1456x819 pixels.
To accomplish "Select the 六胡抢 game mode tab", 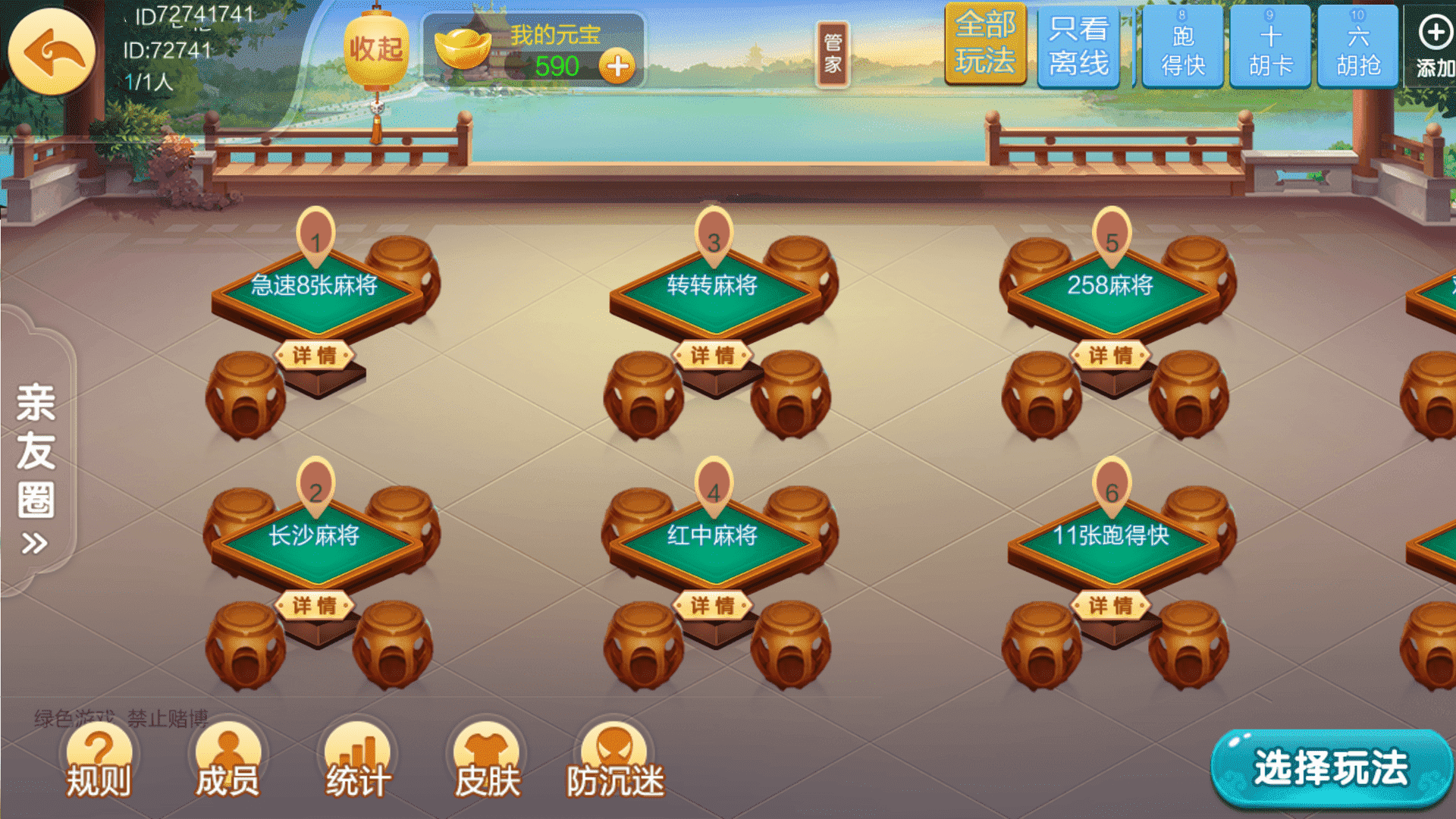I will coord(1357,47).
